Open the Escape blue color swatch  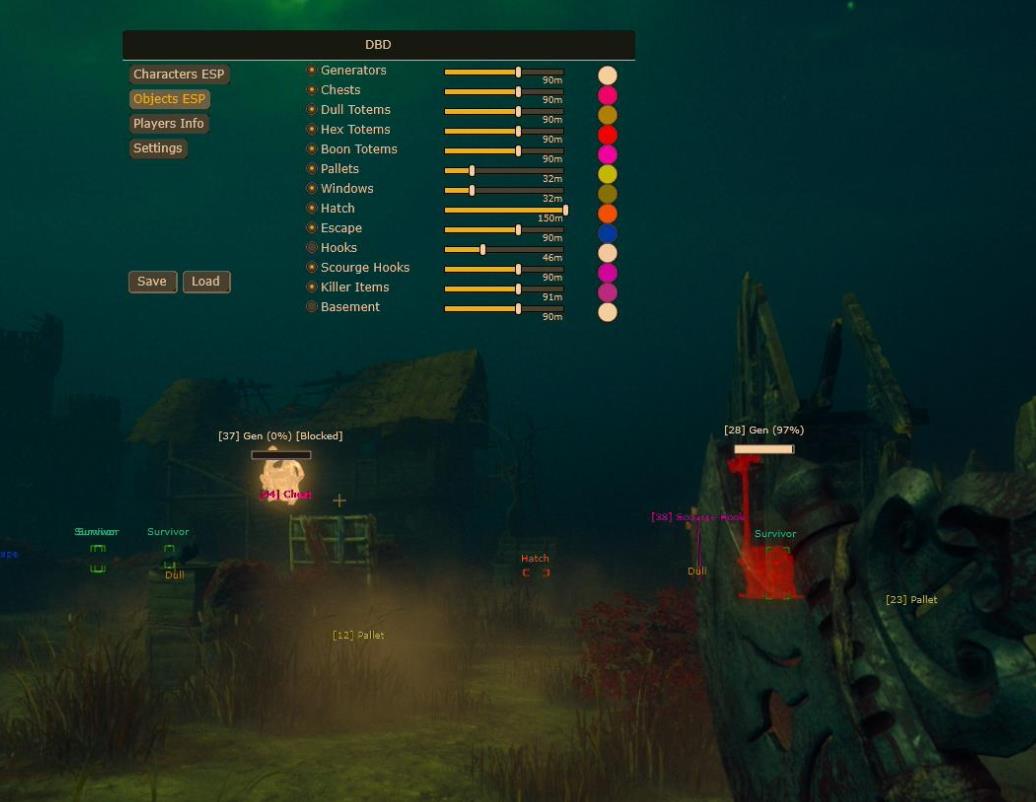(607, 233)
